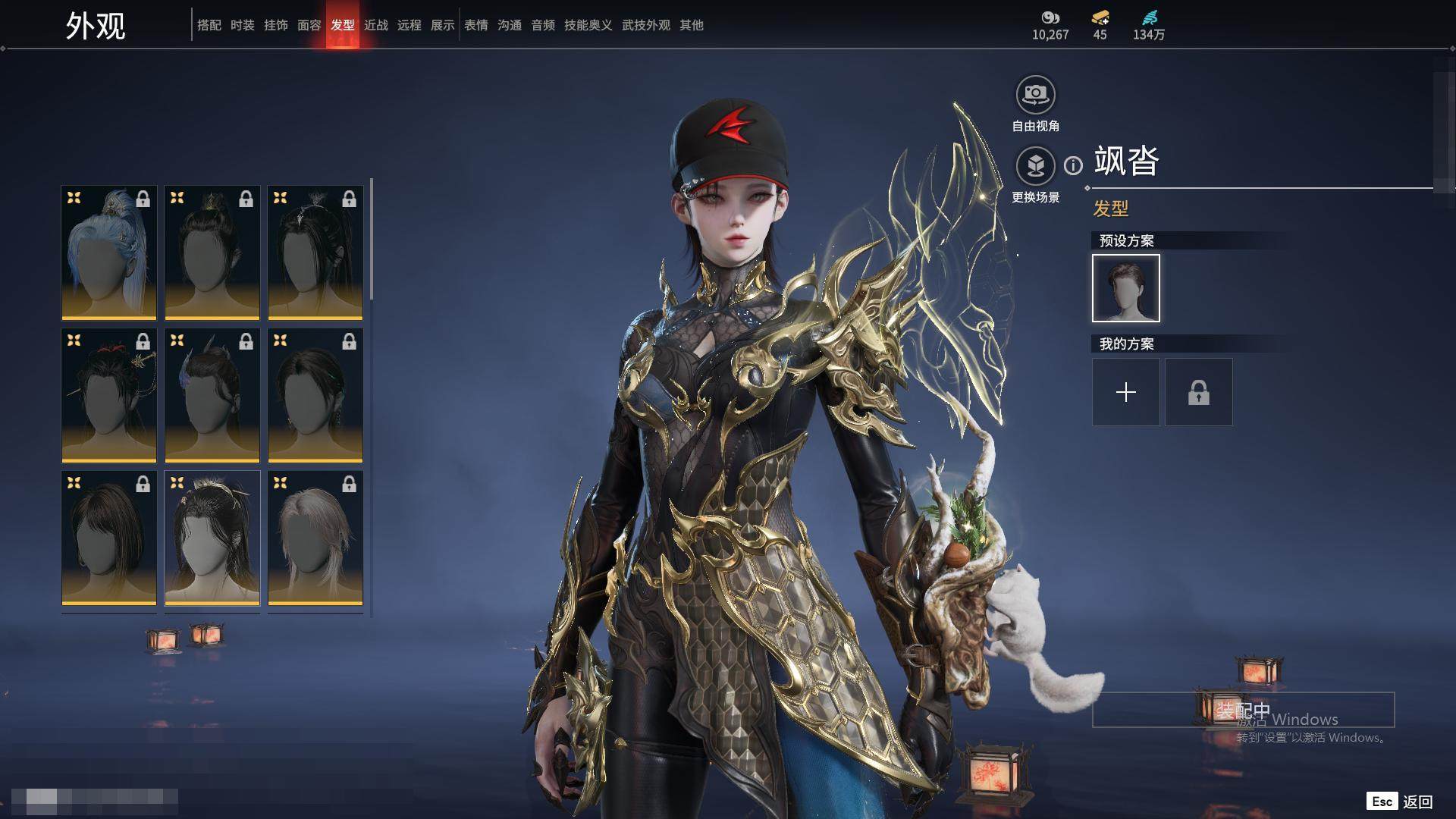Open the 时装 tab

click(x=243, y=25)
